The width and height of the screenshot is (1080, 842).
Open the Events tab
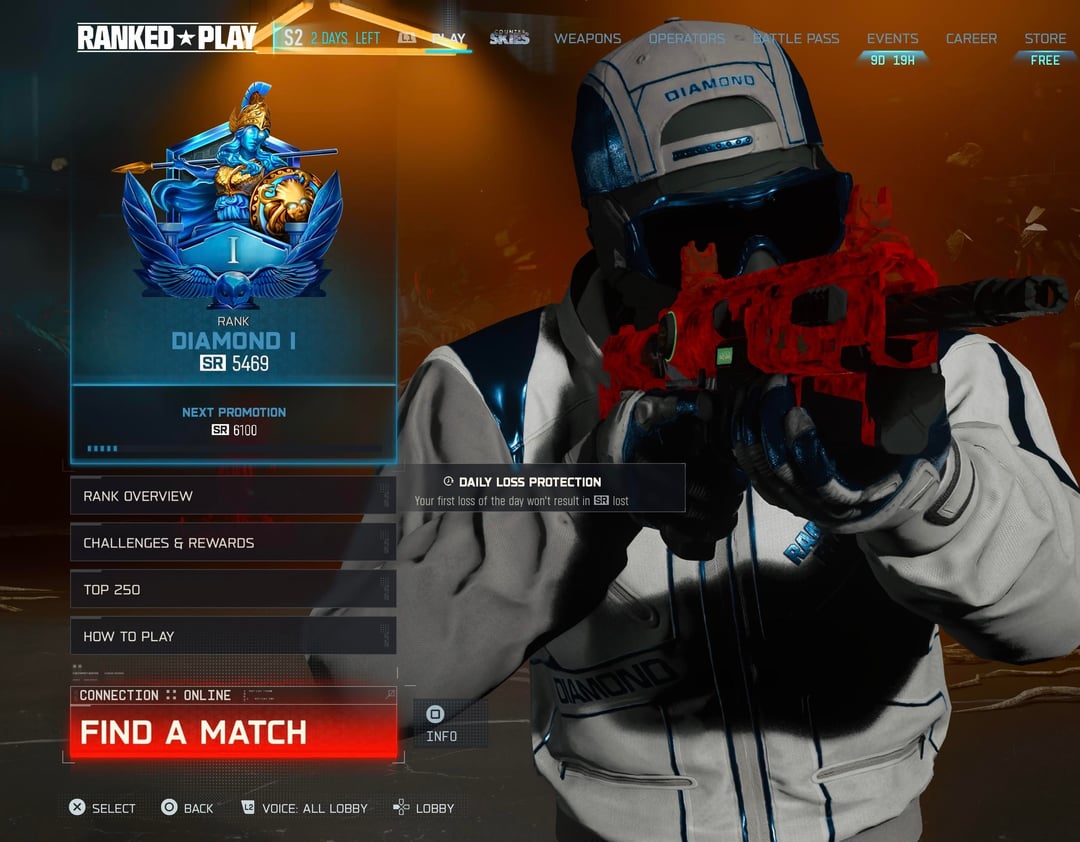coord(892,39)
